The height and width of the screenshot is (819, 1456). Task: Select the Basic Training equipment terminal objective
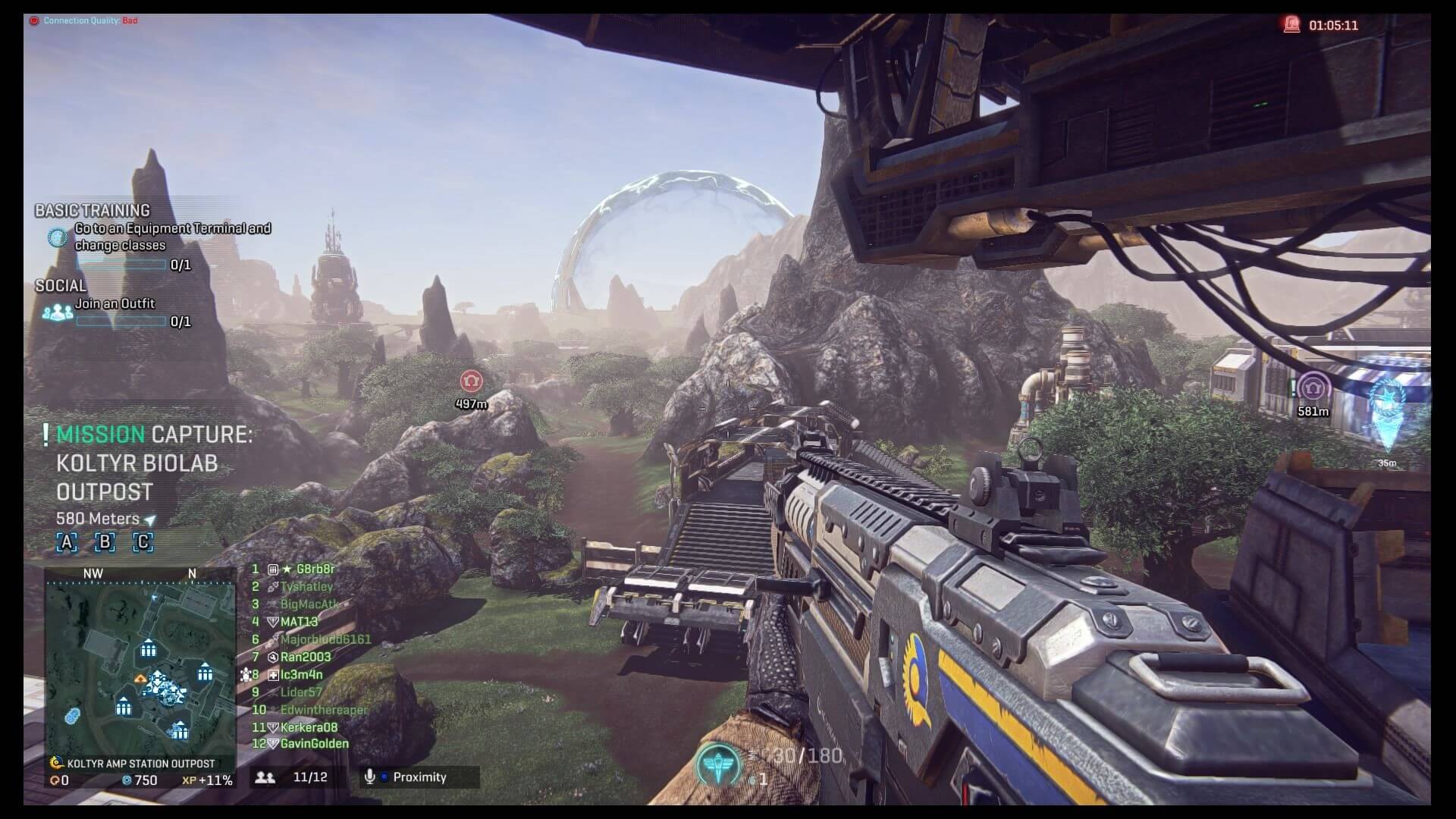tap(172, 237)
